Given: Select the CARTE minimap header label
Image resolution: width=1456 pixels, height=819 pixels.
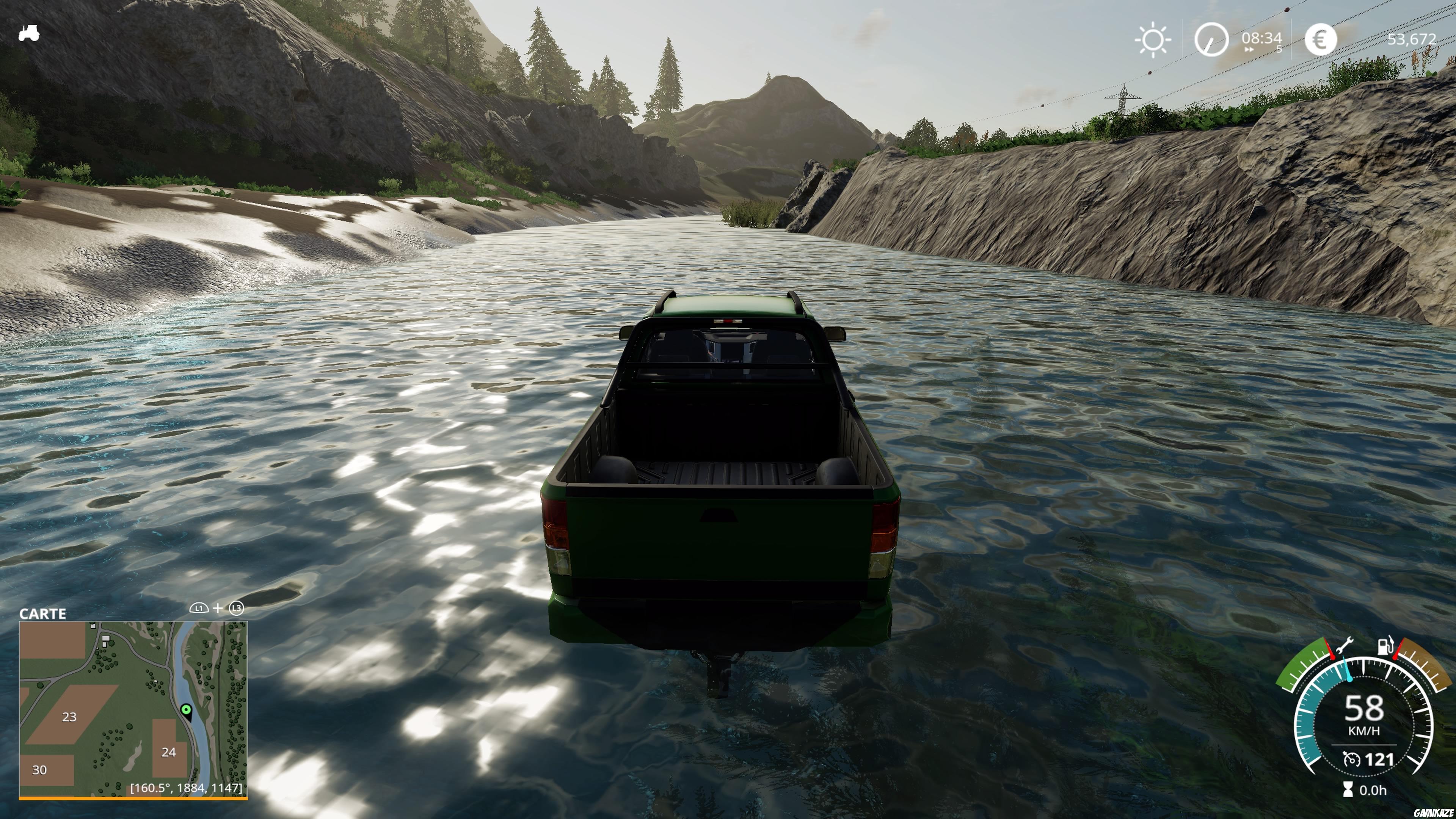Looking at the screenshot, I should pyautogui.click(x=42, y=613).
